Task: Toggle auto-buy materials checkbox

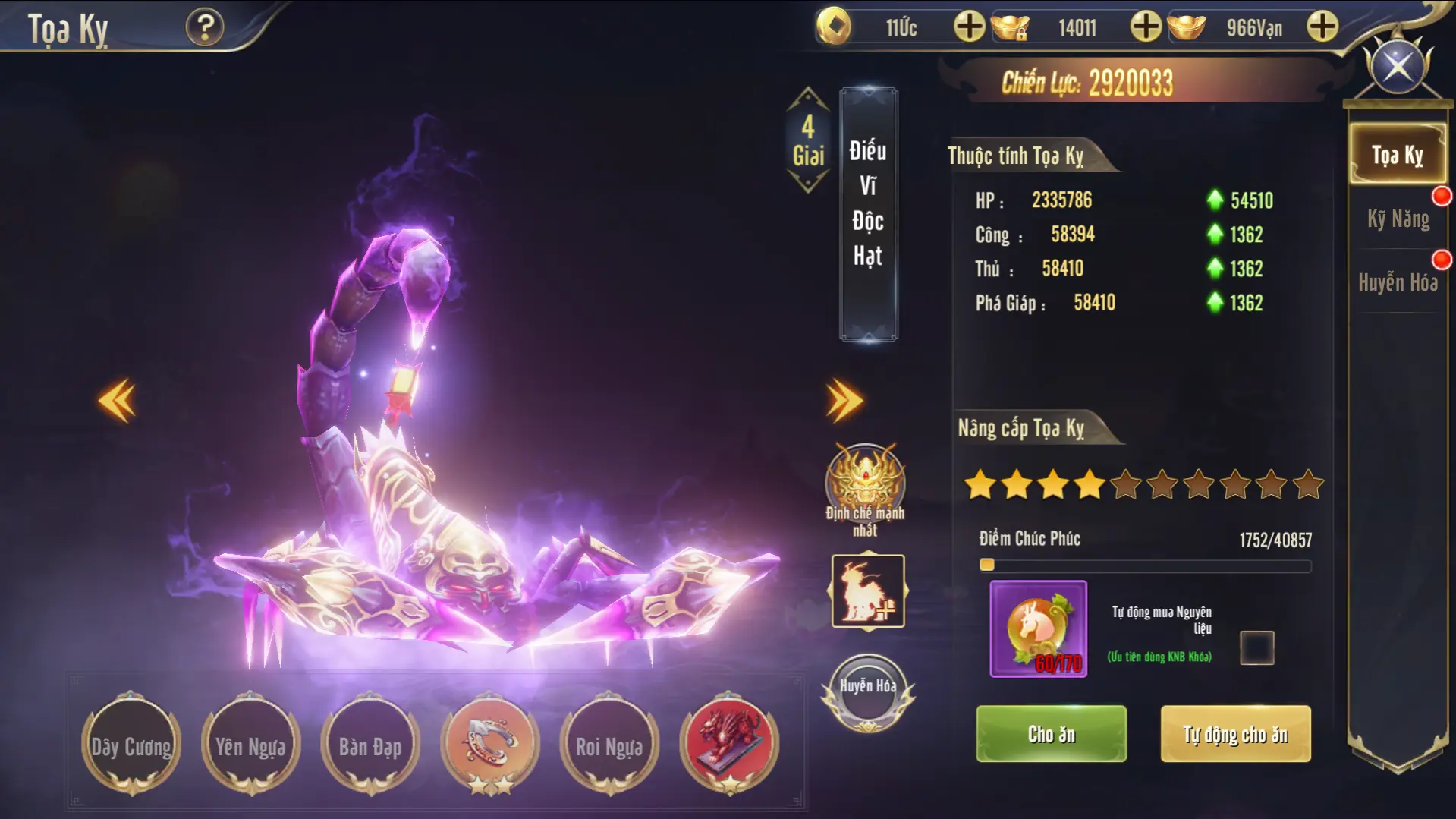Action: [x=1256, y=647]
